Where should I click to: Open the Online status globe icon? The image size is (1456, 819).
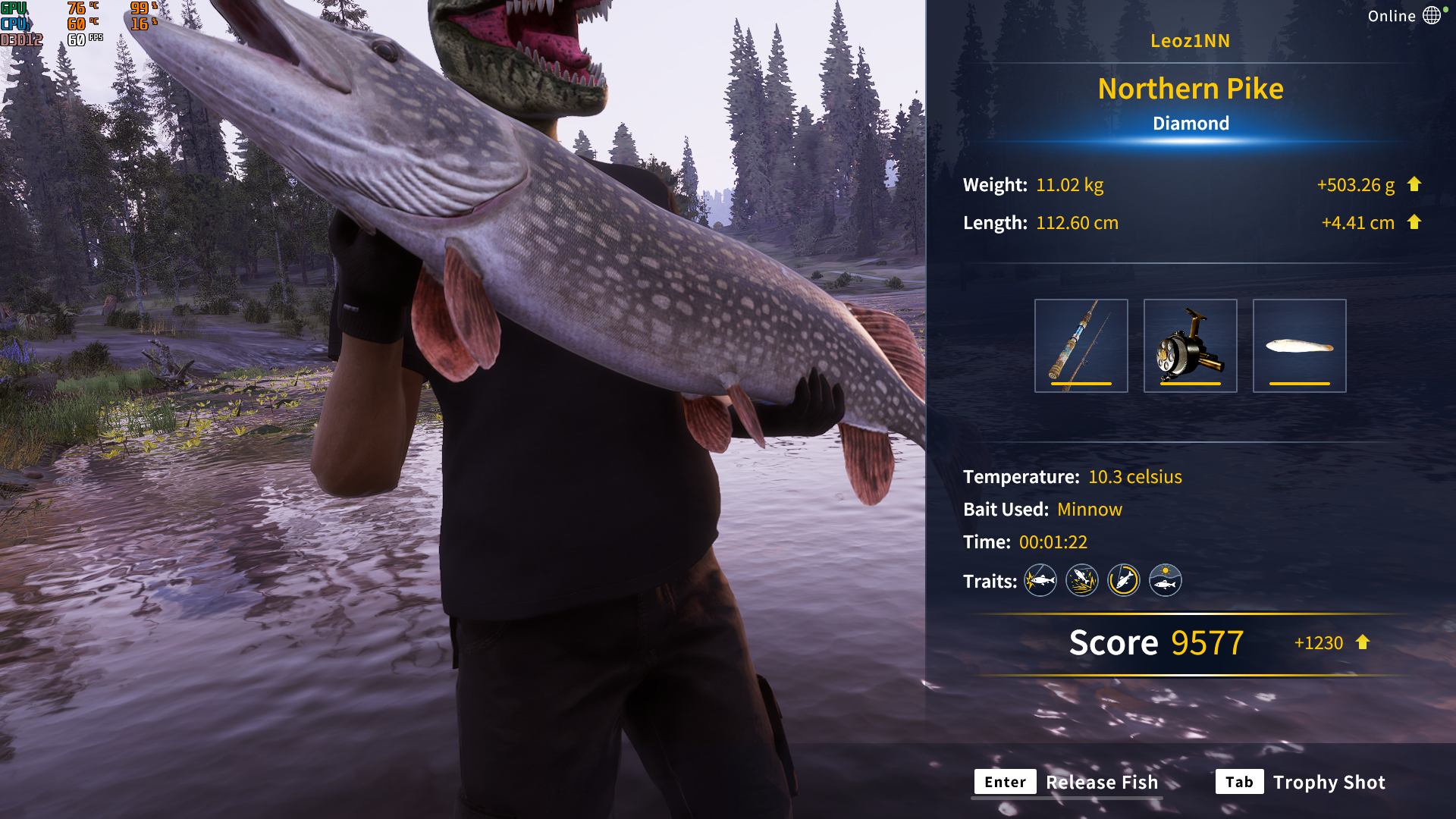[1433, 14]
